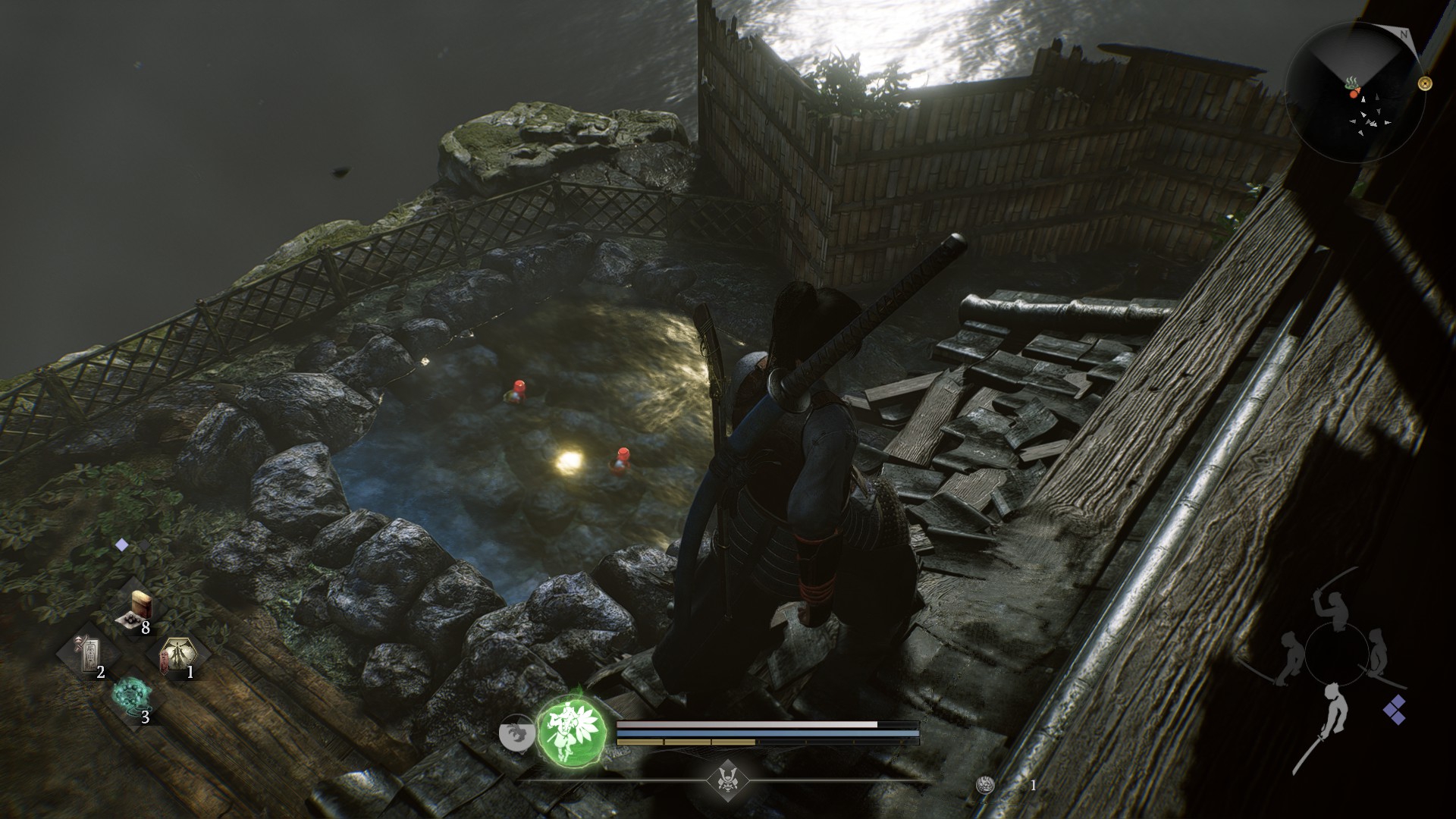Use the talisman item with quantity 2
This screenshot has height=819, width=1456.
click(x=91, y=654)
